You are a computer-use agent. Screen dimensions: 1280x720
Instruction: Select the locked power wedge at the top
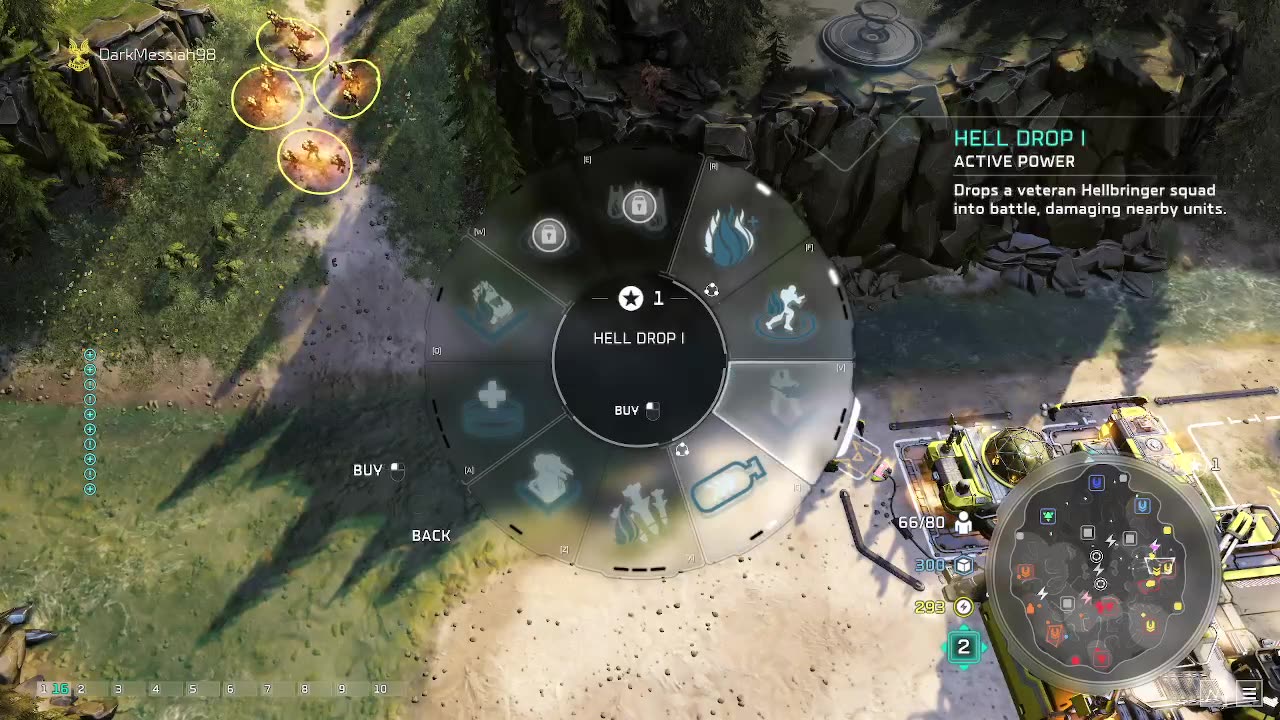[x=638, y=206]
